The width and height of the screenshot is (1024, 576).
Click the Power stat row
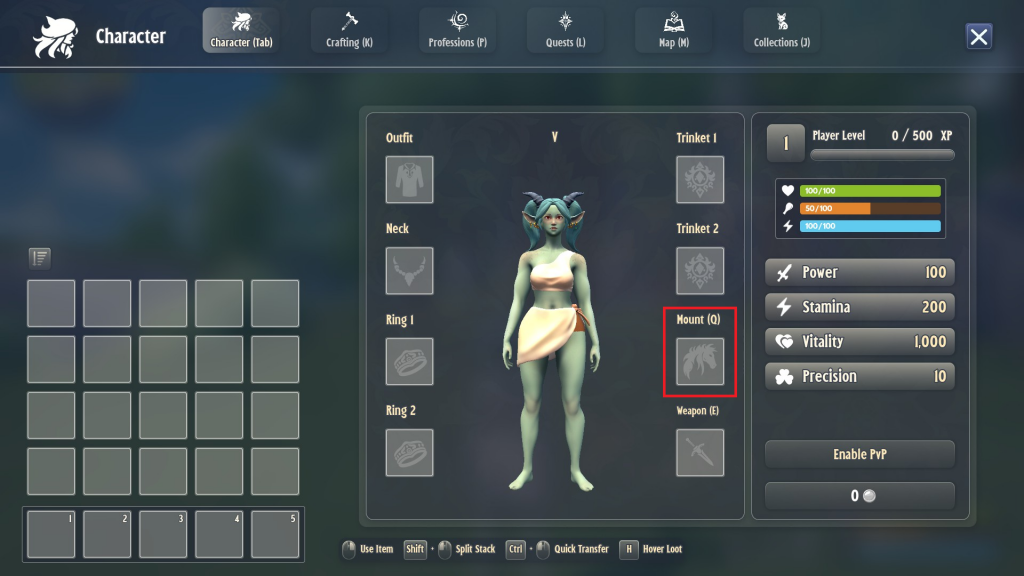[860, 272]
